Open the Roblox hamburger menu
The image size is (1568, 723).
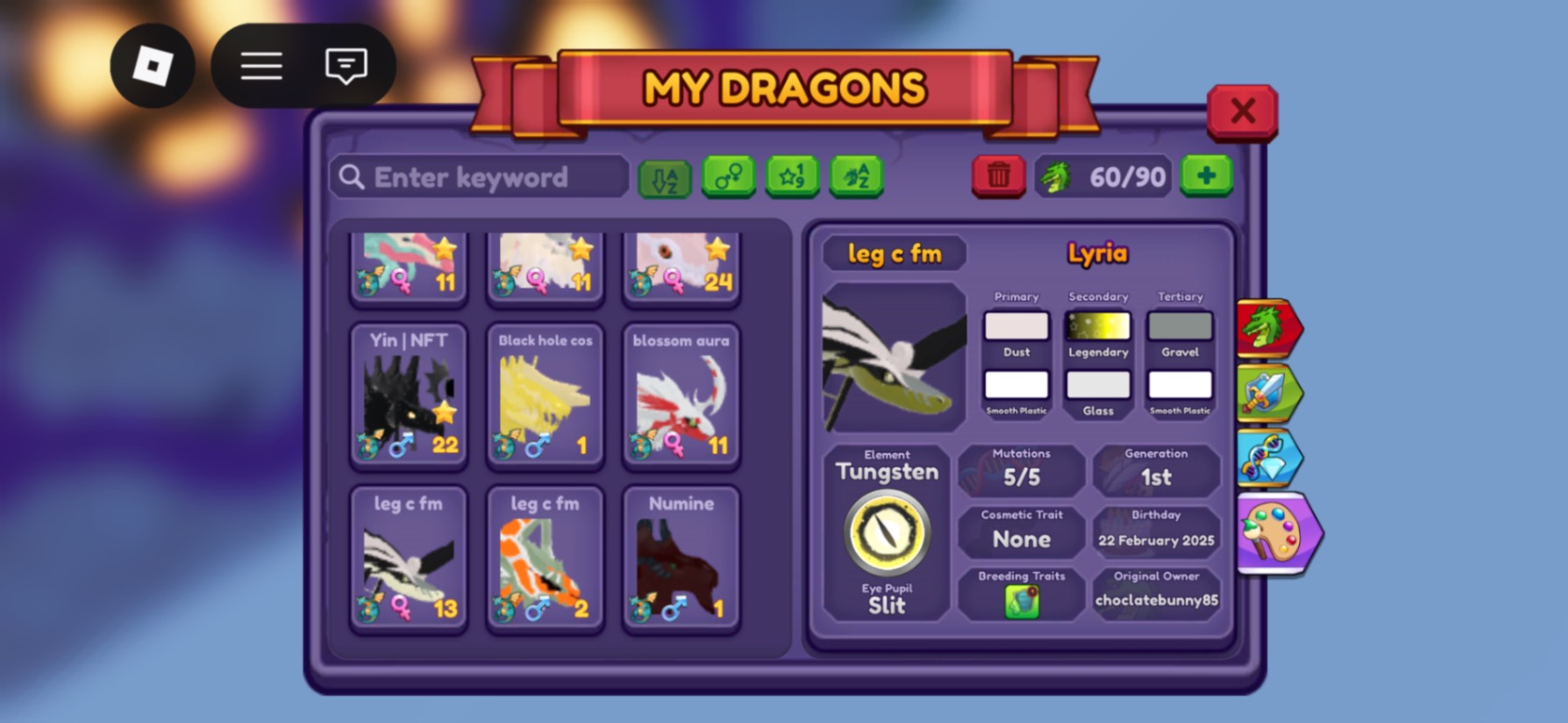click(x=260, y=66)
